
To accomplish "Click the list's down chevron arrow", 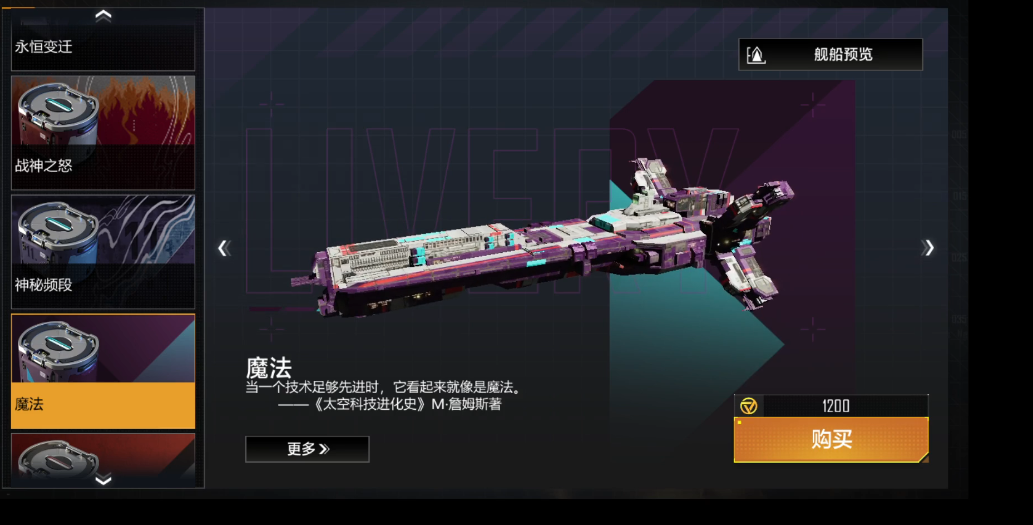I will tap(103, 480).
